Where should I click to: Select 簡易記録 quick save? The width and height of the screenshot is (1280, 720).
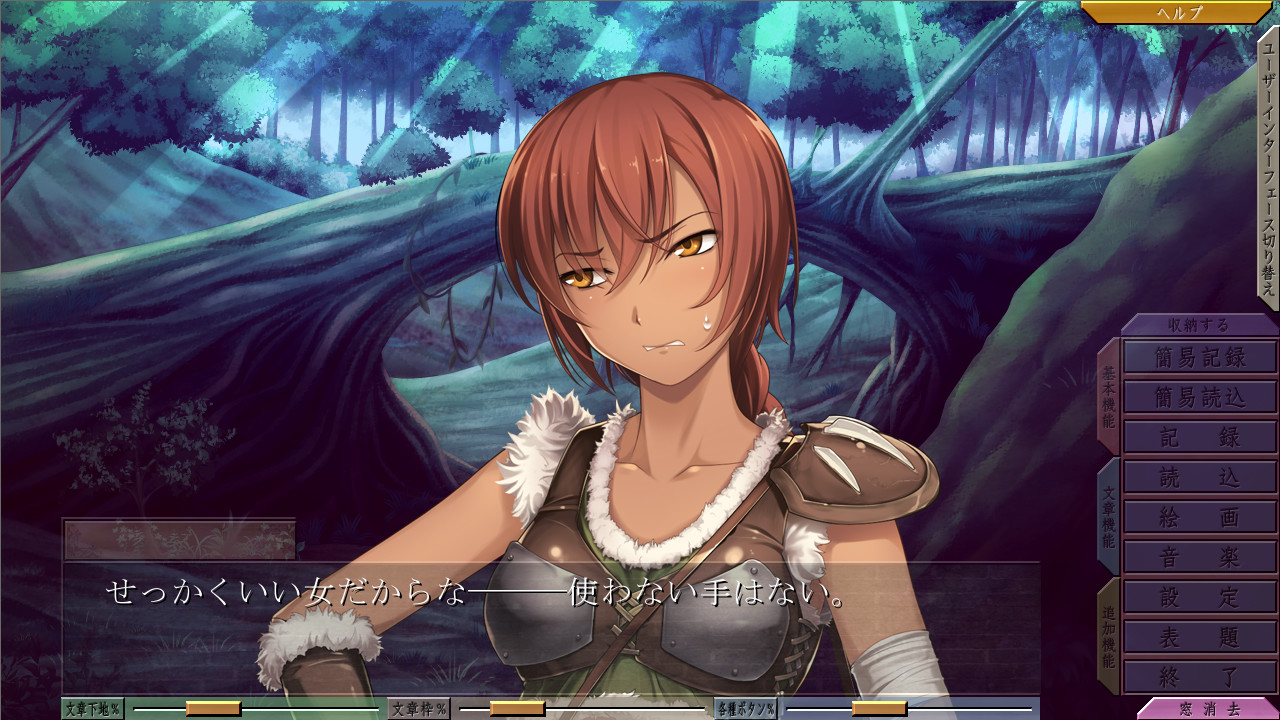click(1200, 357)
